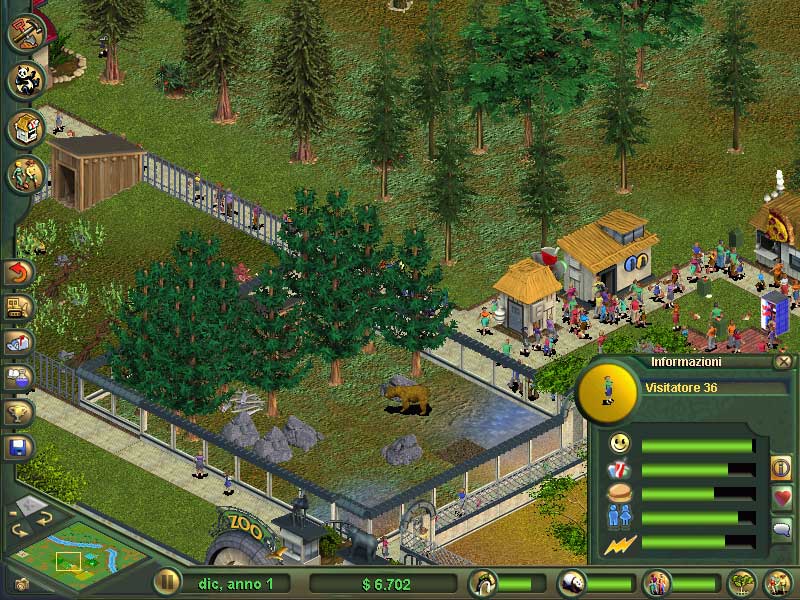Pause the game with the pause button
The width and height of the screenshot is (800, 600).
(166, 582)
